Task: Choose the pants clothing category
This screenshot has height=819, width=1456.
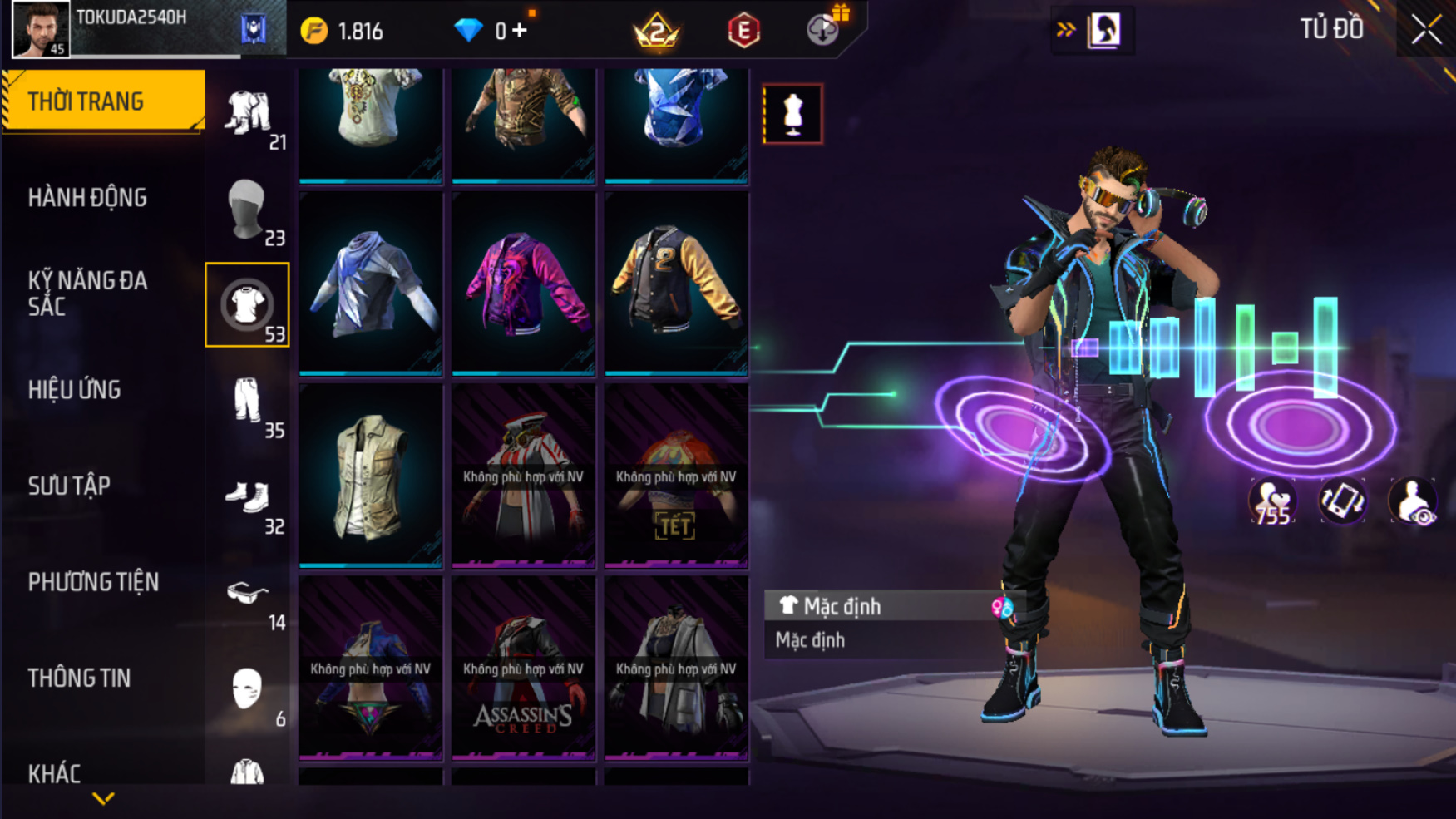Action: (247, 402)
